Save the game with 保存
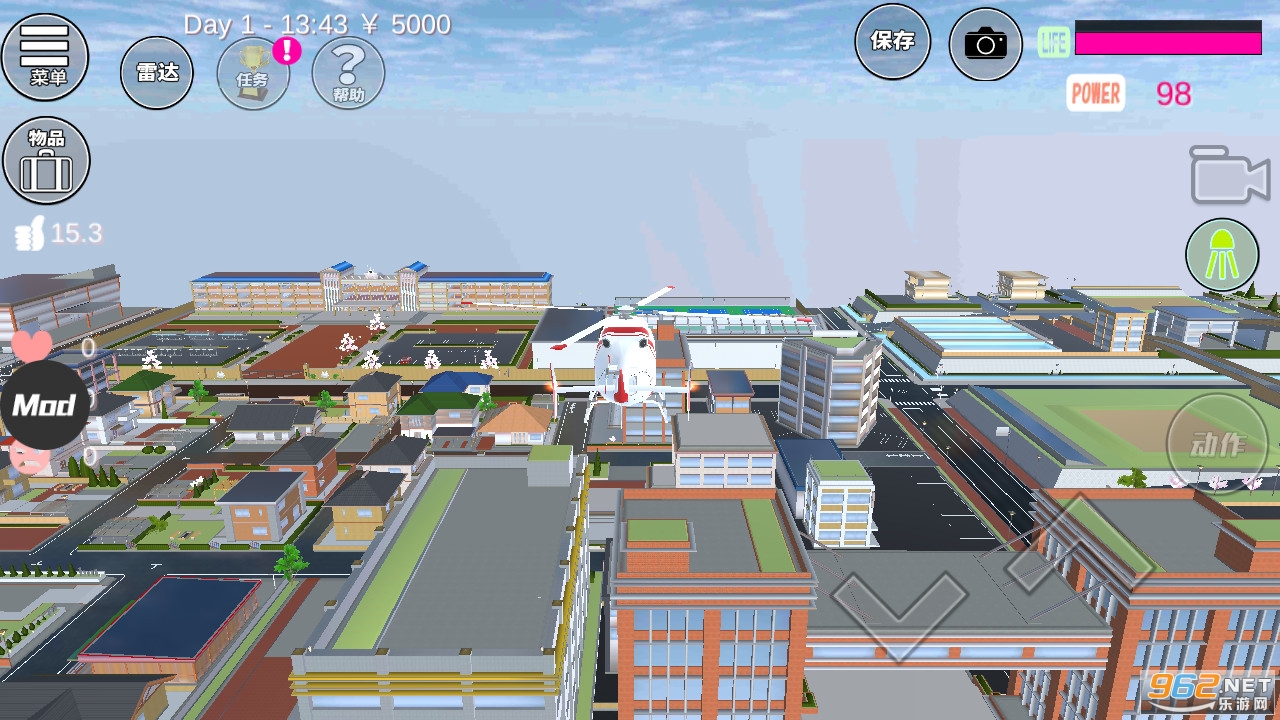The image size is (1280, 720). (892, 41)
